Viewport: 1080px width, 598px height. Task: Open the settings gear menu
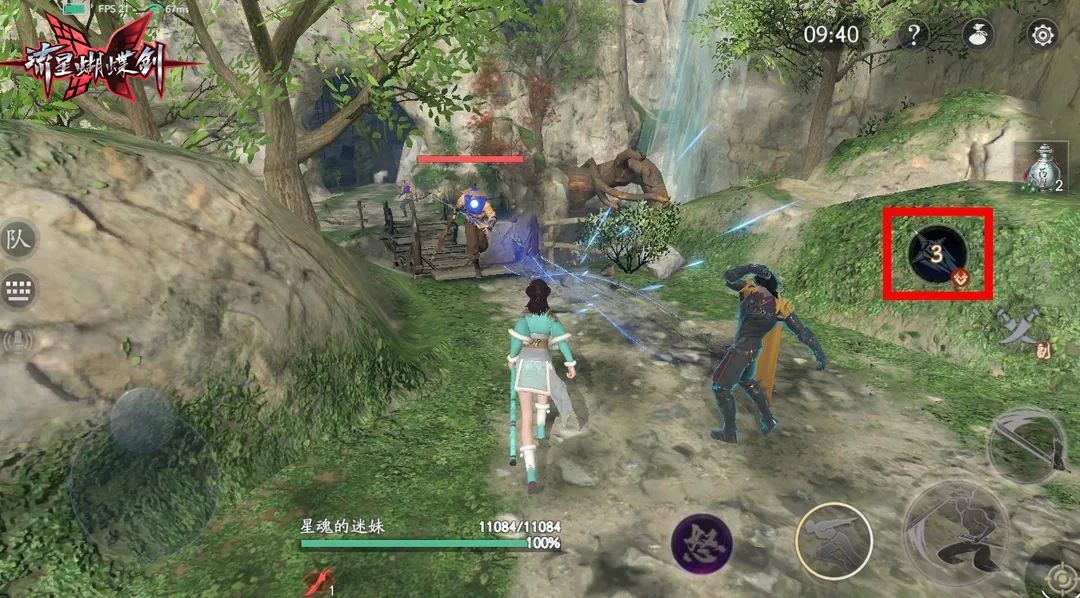(1042, 35)
